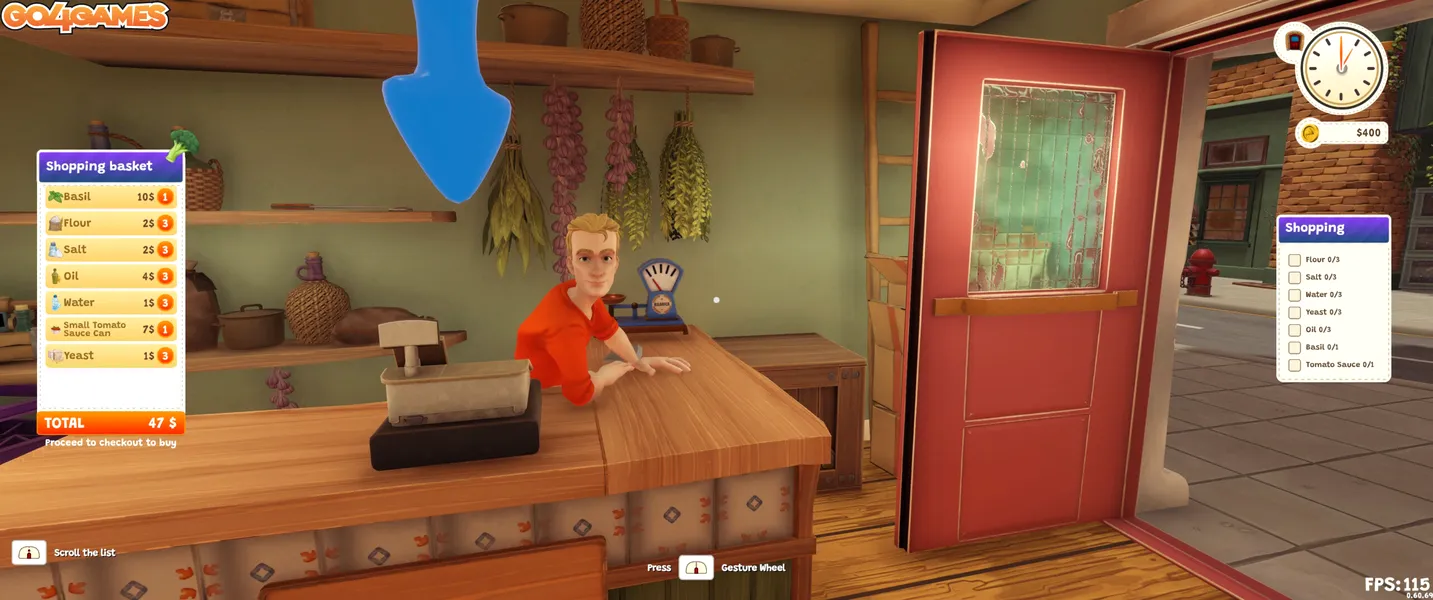Viewport: 1433px width, 600px height.
Task: Mark the Yeast 0/3 checkbox
Action: (x=1295, y=312)
